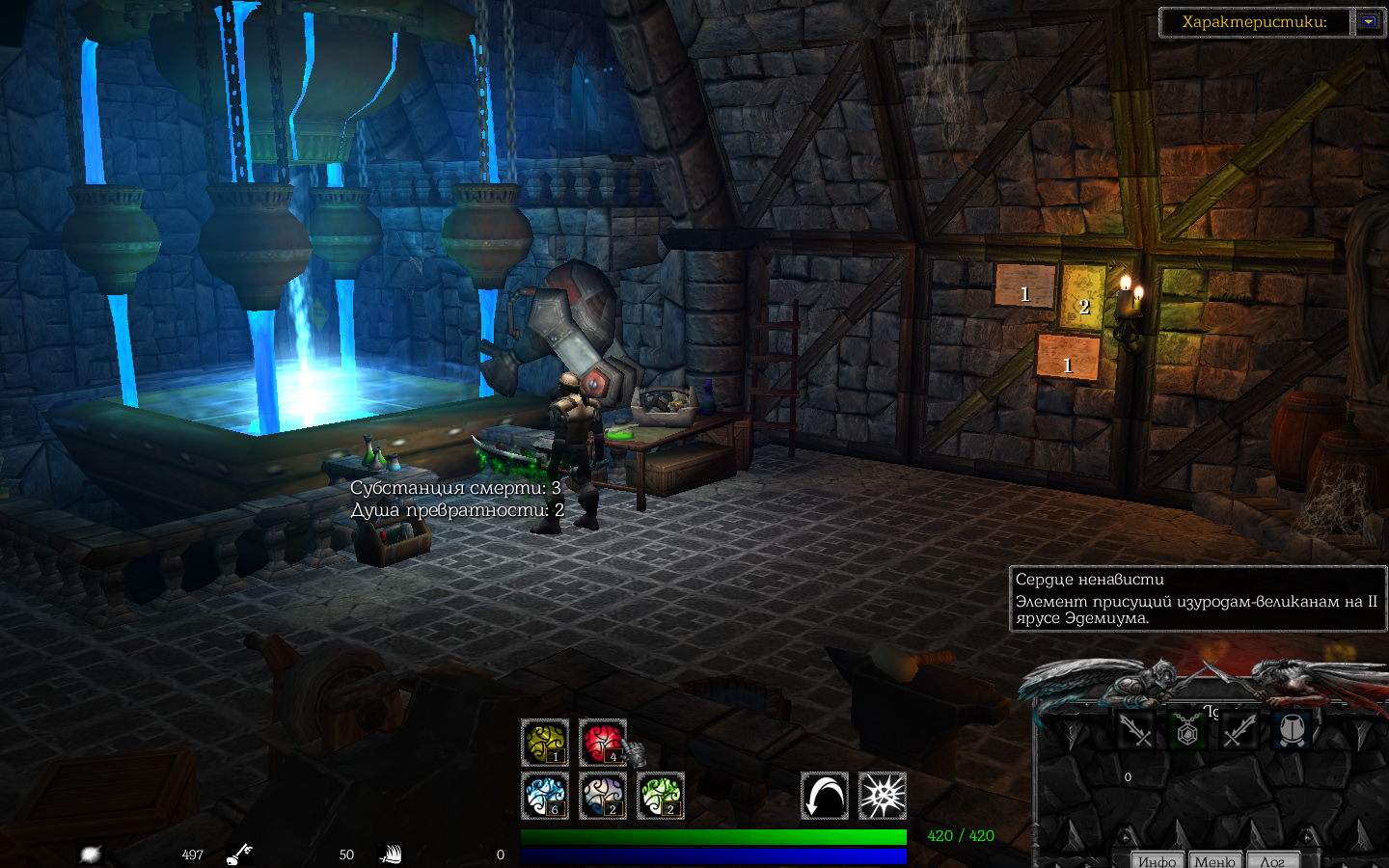1389x868 pixels.
Task: Click the green amulet equipment icon
Action: pyautogui.click(x=1187, y=730)
